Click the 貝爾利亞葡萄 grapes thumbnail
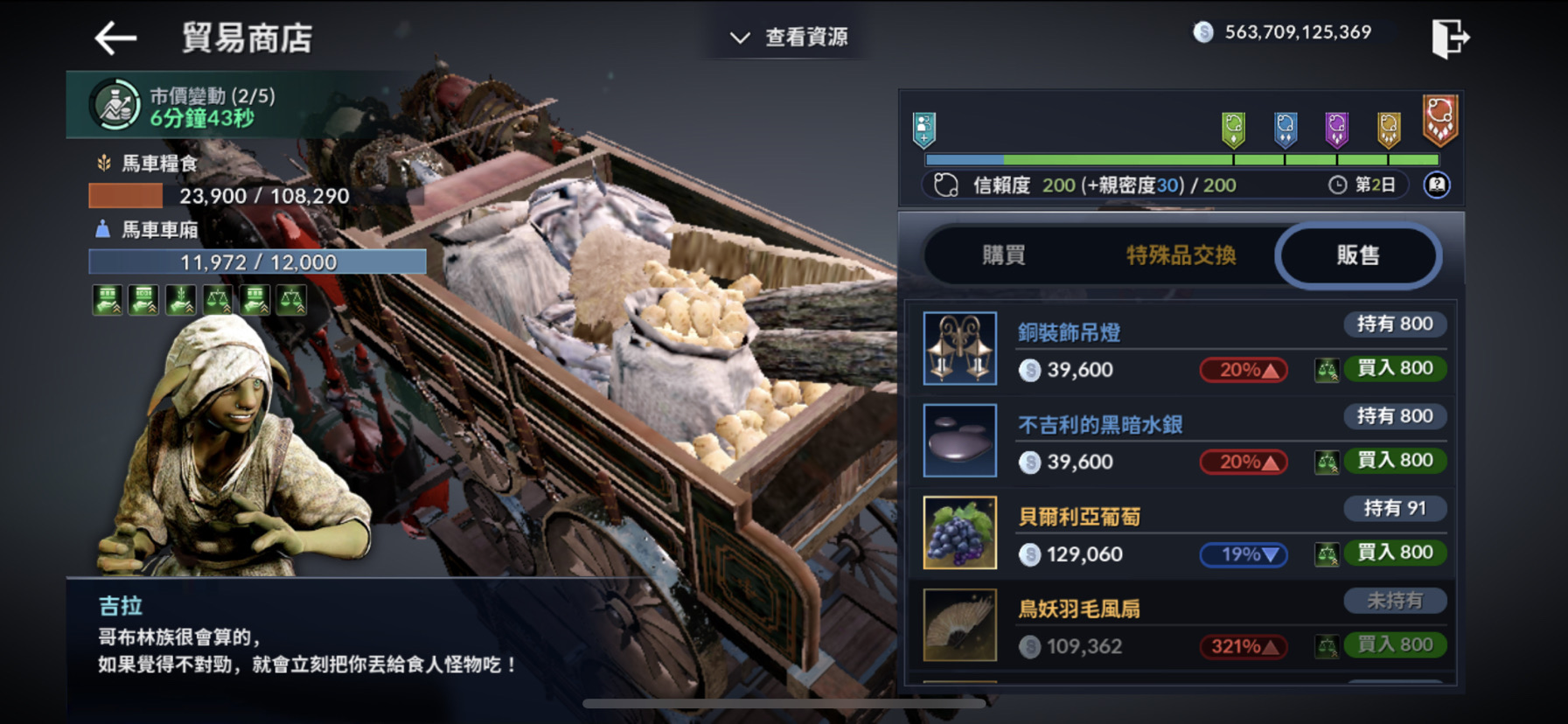This screenshot has width=1568, height=724. 959,532
